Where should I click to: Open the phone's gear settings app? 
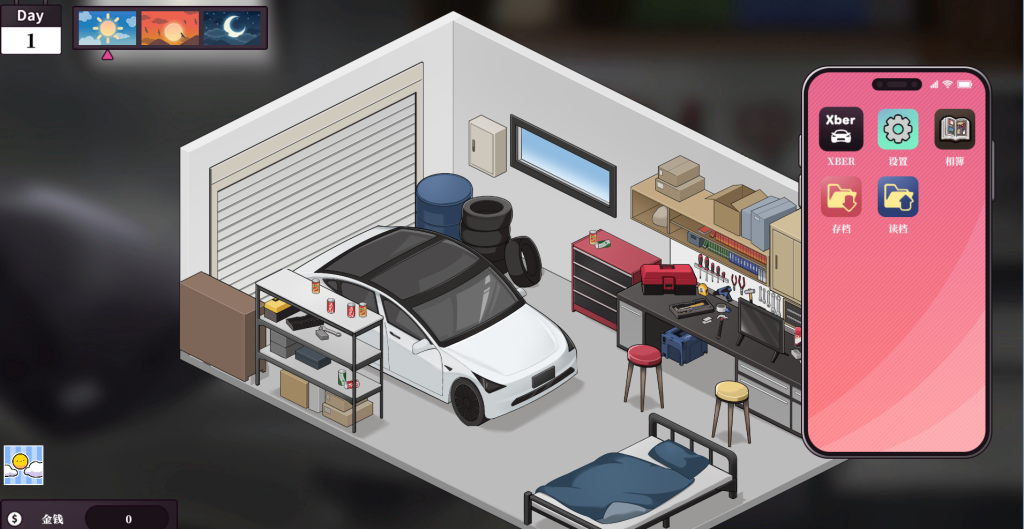pyautogui.click(x=897, y=129)
